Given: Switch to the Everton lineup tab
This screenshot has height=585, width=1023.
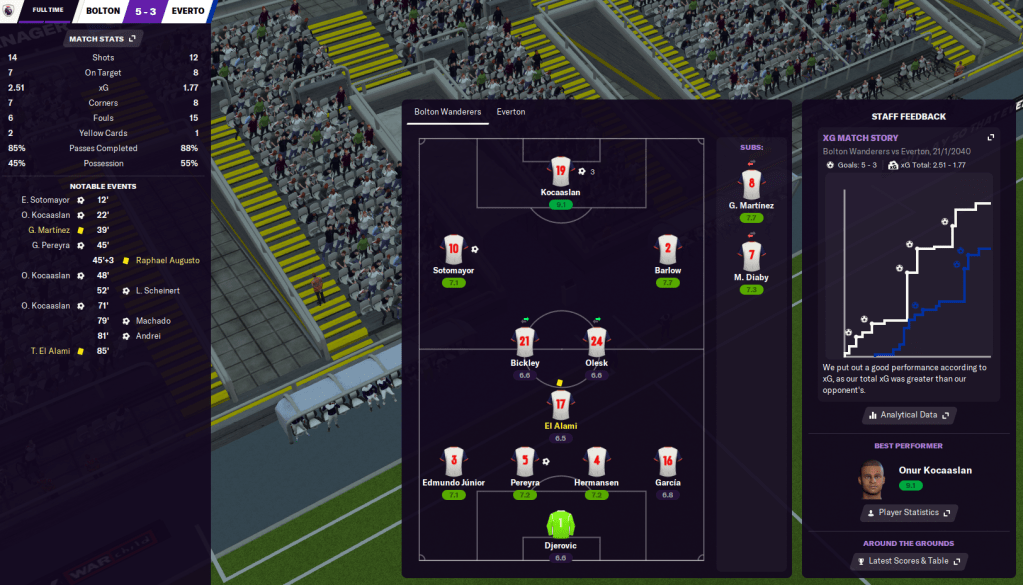Looking at the screenshot, I should coord(510,112).
